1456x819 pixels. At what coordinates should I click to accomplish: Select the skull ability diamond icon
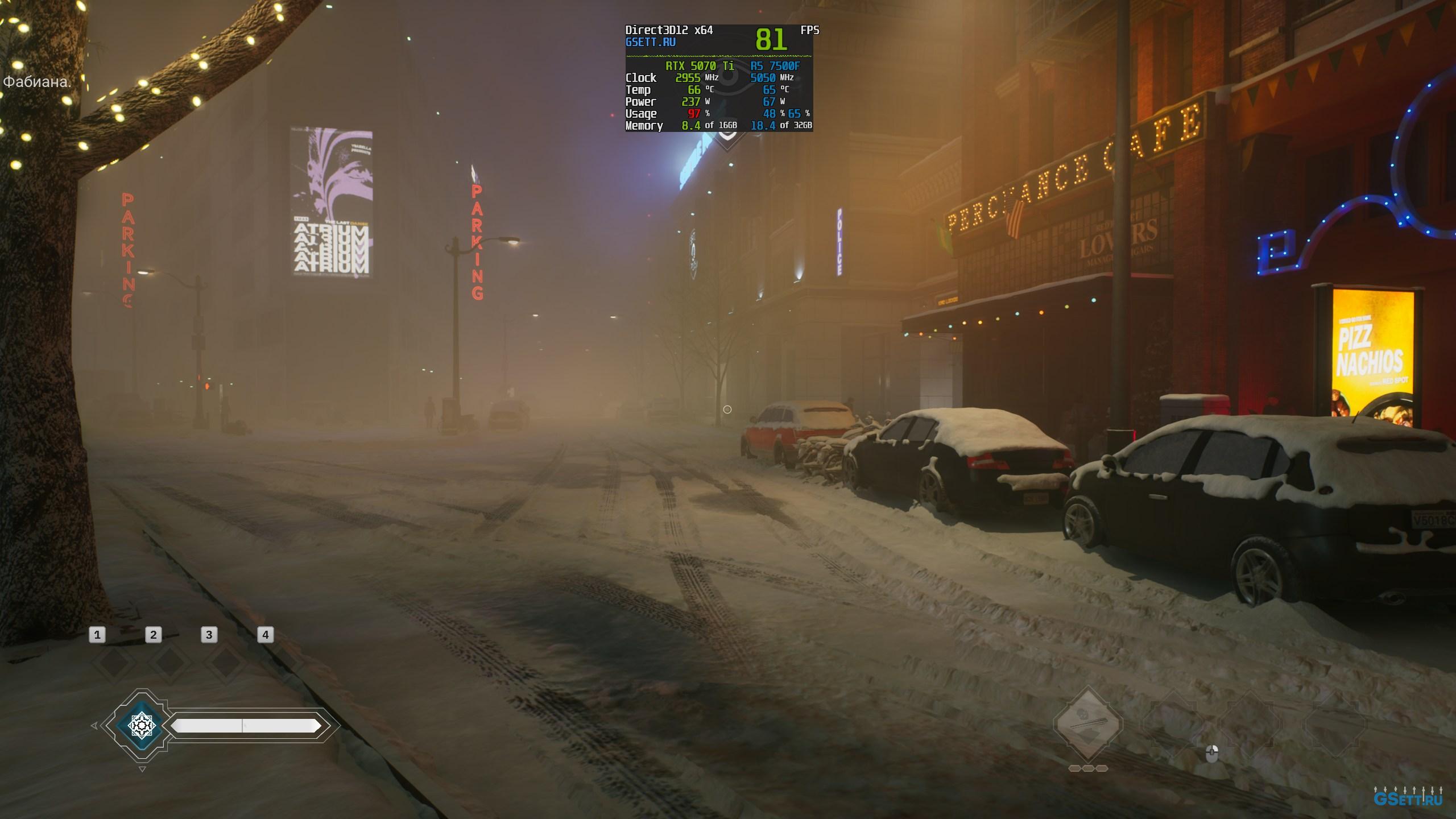click(x=1088, y=724)
